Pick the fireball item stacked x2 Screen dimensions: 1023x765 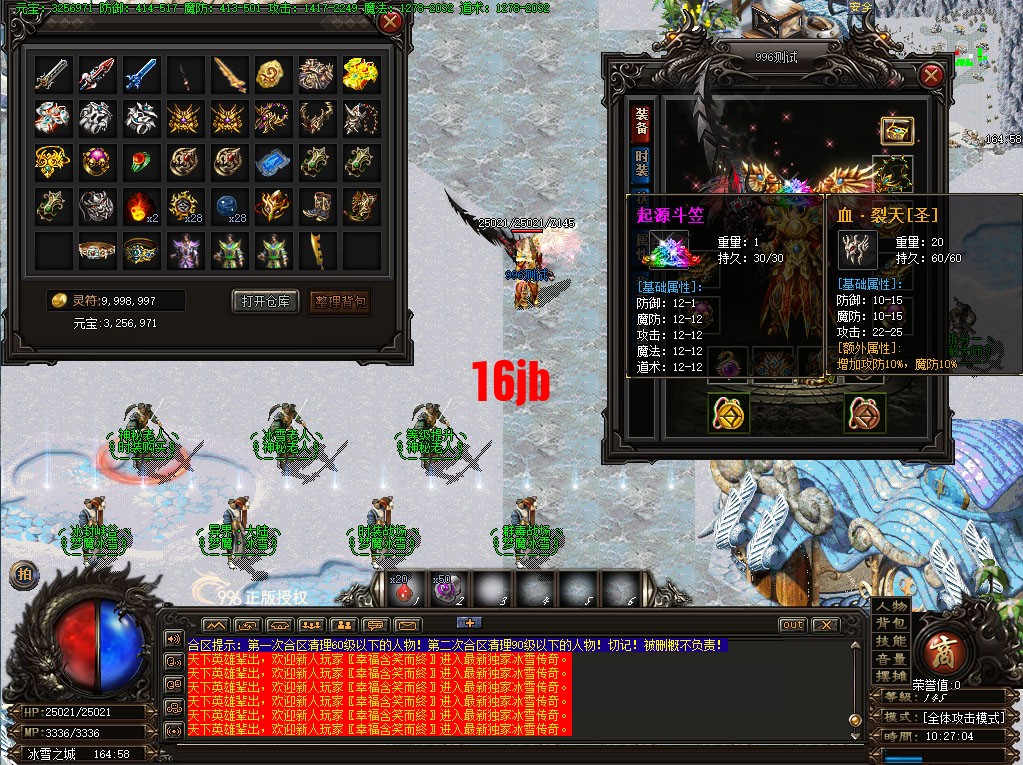pyautogui.click(x=141, y=207)
